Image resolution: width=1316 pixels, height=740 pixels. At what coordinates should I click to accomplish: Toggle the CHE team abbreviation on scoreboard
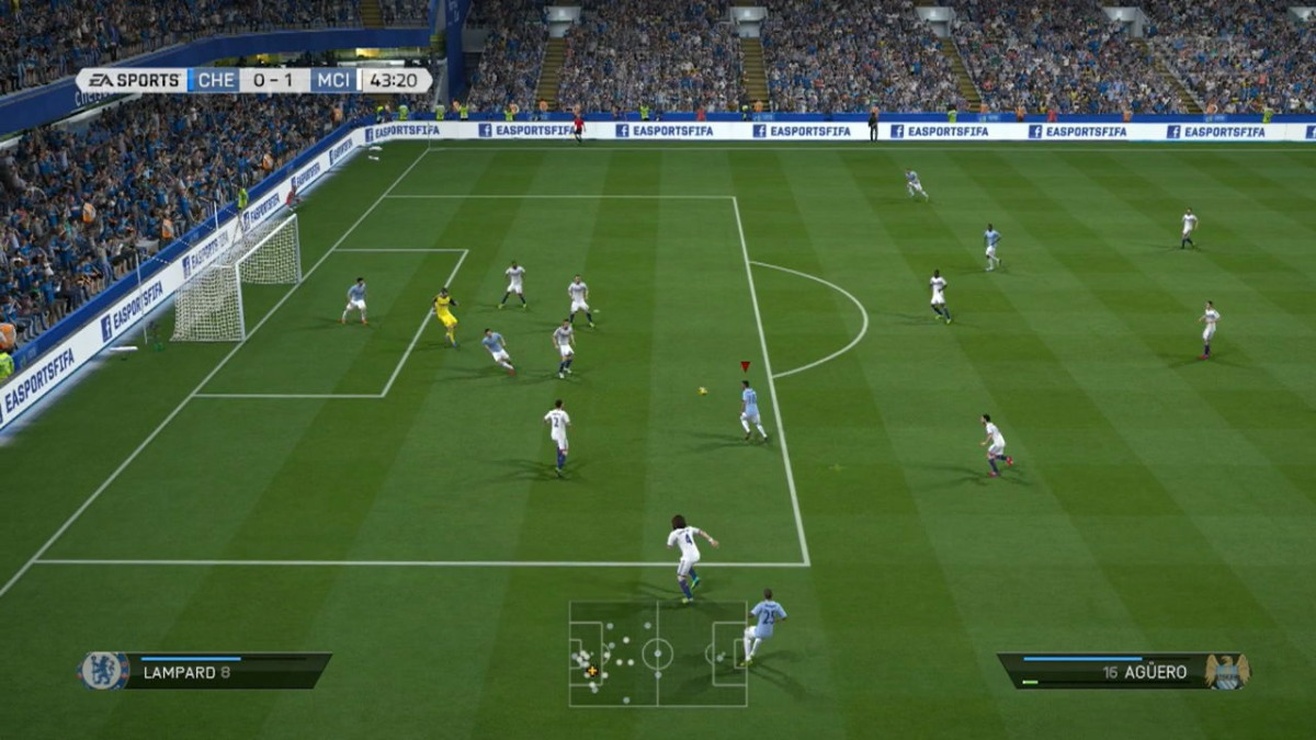coord(217,79)
